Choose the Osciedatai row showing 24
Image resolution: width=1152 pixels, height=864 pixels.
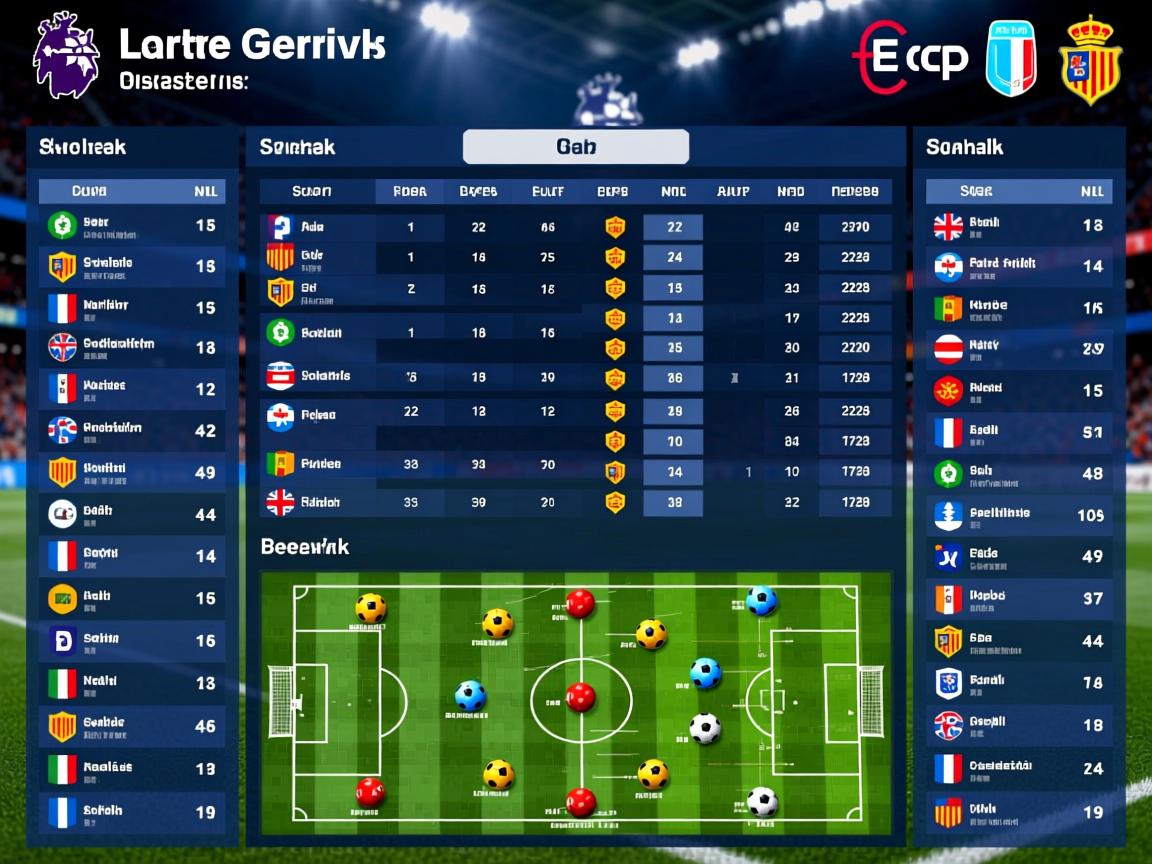(1018, 768)
